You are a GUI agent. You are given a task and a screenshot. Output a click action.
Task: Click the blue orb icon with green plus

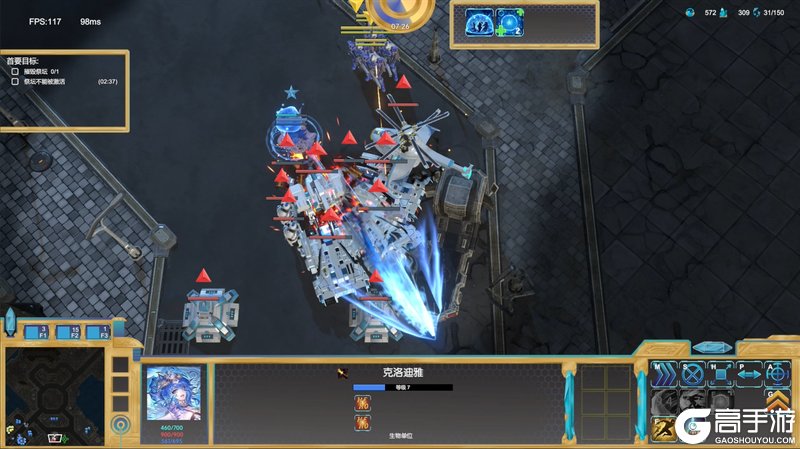click(512, 25)
